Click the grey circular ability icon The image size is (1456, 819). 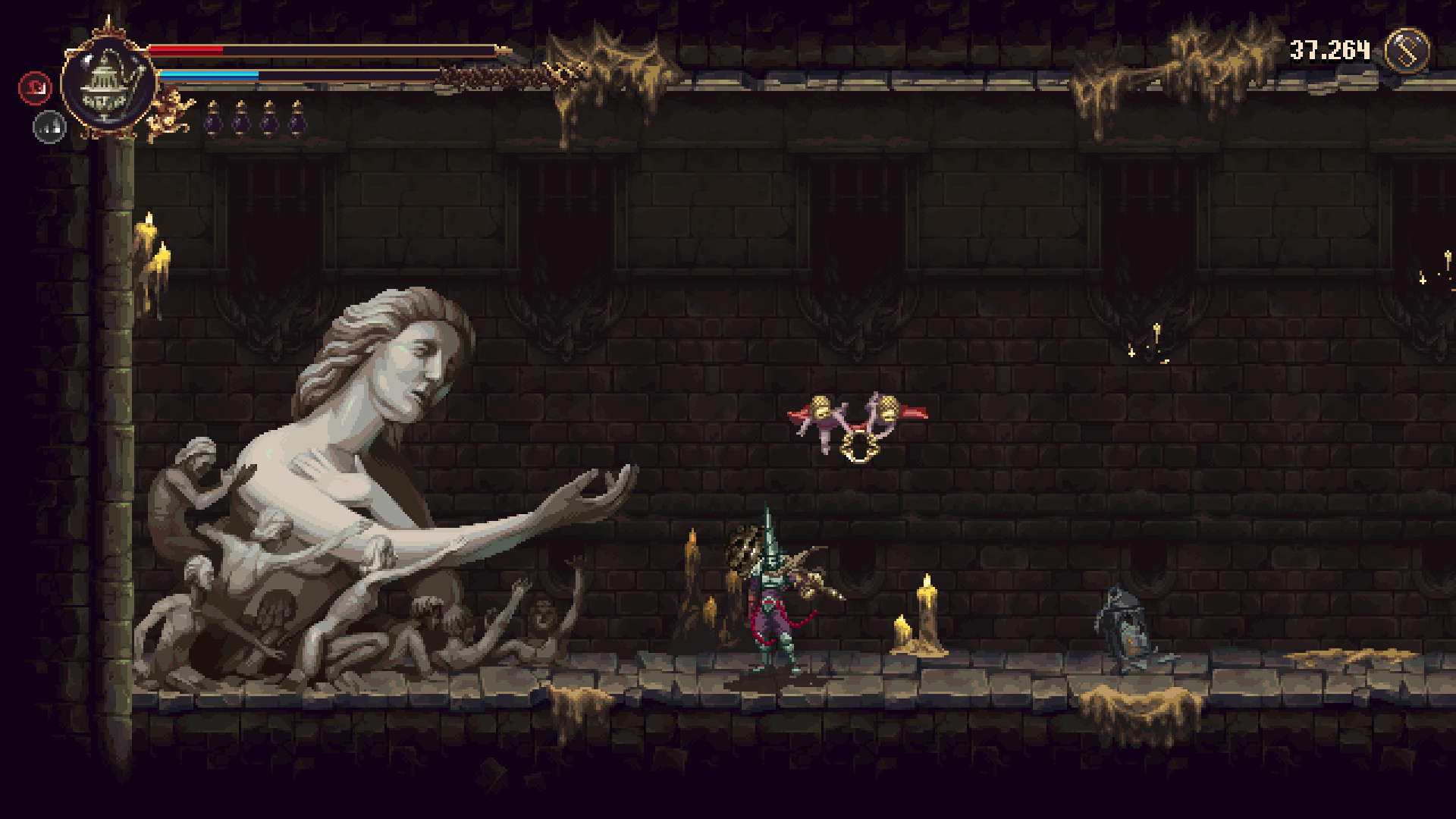coord(50,127)
